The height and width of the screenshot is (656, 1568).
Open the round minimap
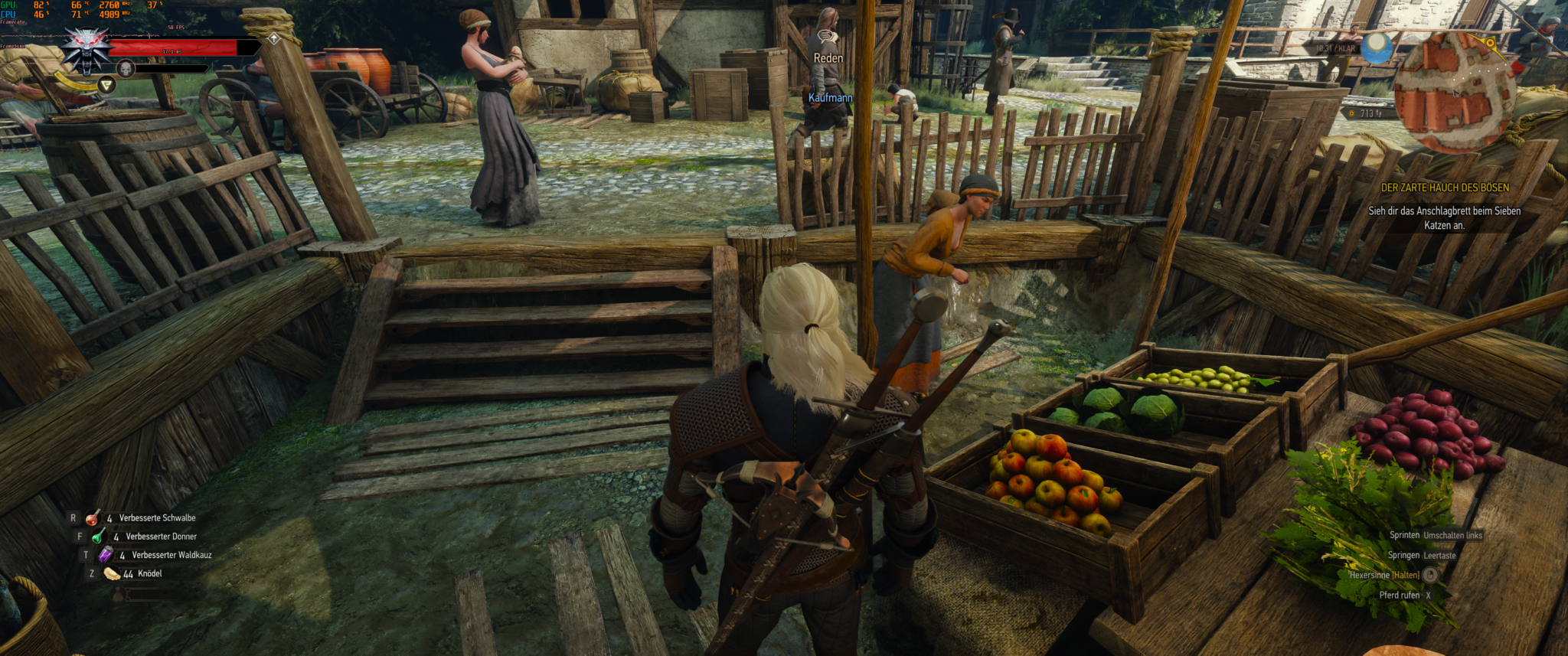click(x=1453, y=92)
